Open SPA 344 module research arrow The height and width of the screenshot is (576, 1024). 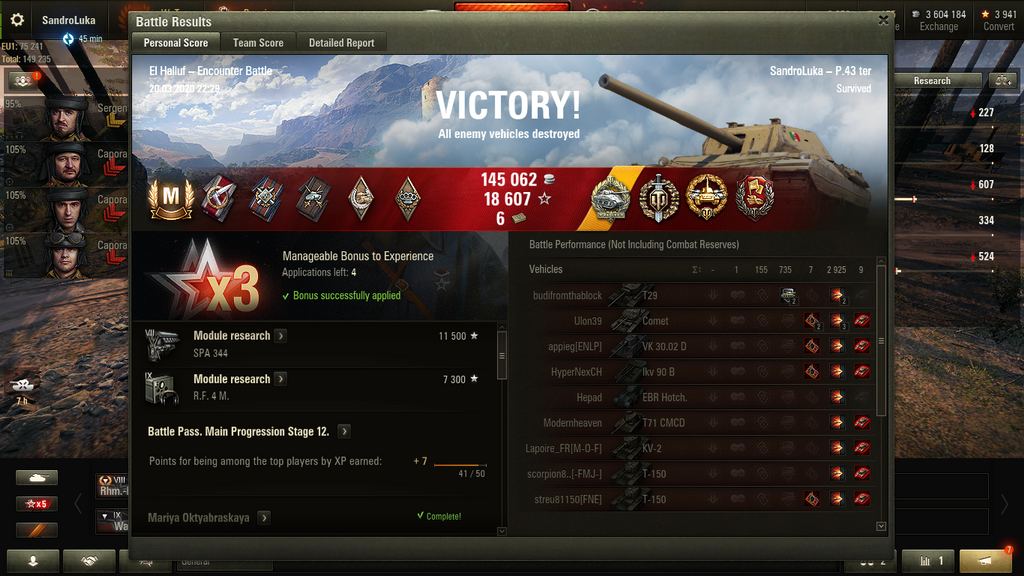point(281,336)
